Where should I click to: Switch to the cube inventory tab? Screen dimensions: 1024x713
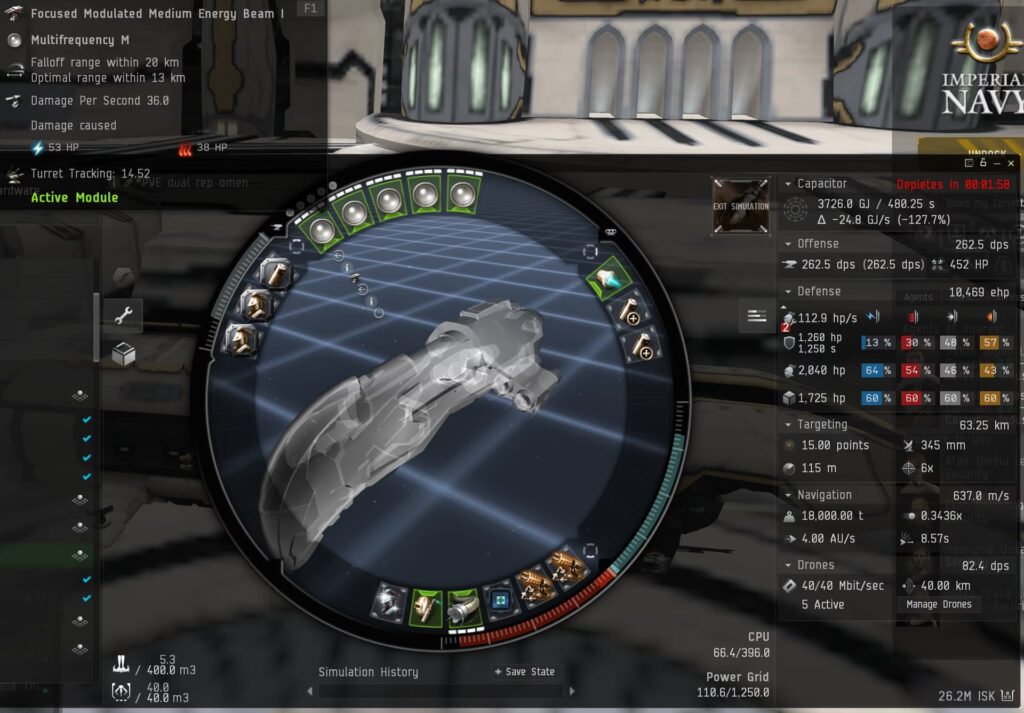(x=124, y=354)
